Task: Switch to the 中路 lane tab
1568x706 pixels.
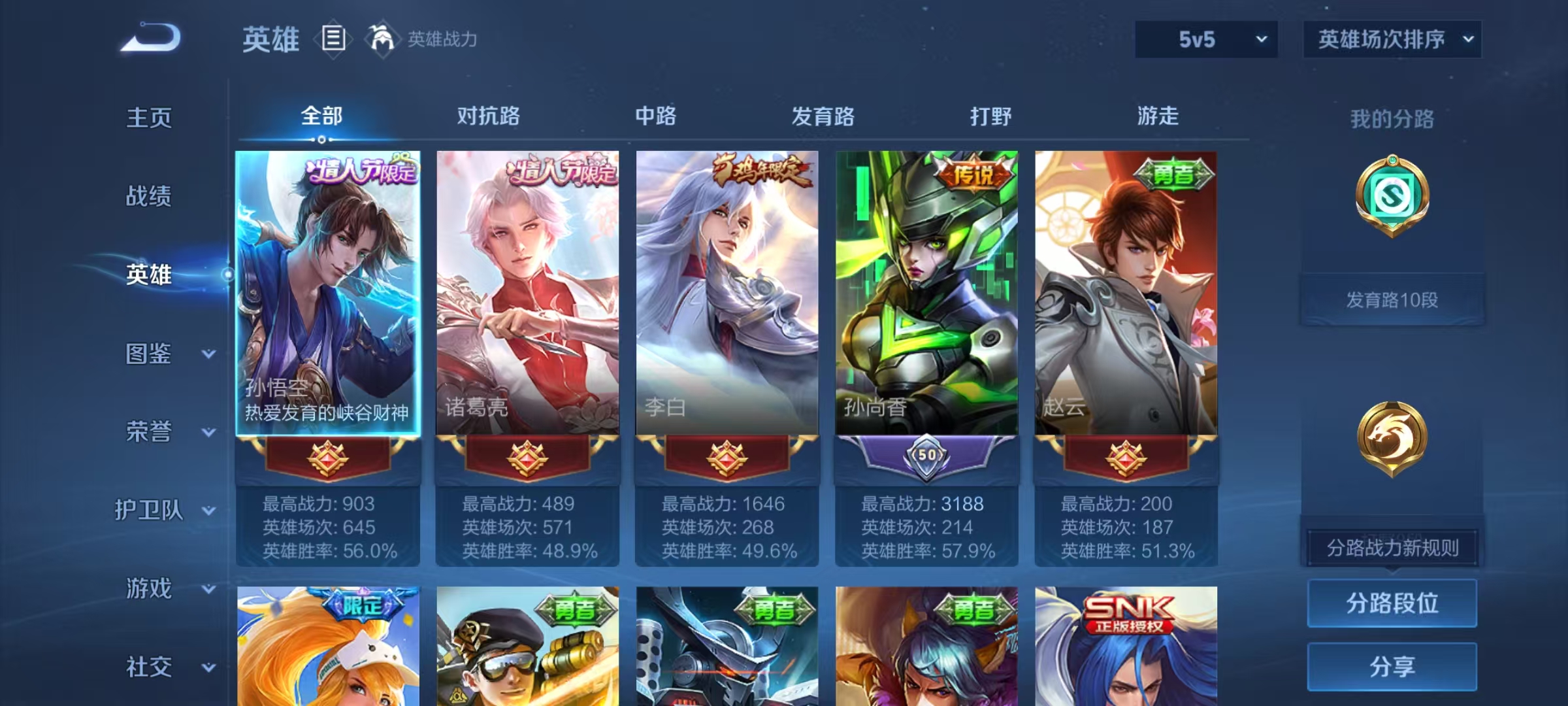Action: [x=657, y=116]
